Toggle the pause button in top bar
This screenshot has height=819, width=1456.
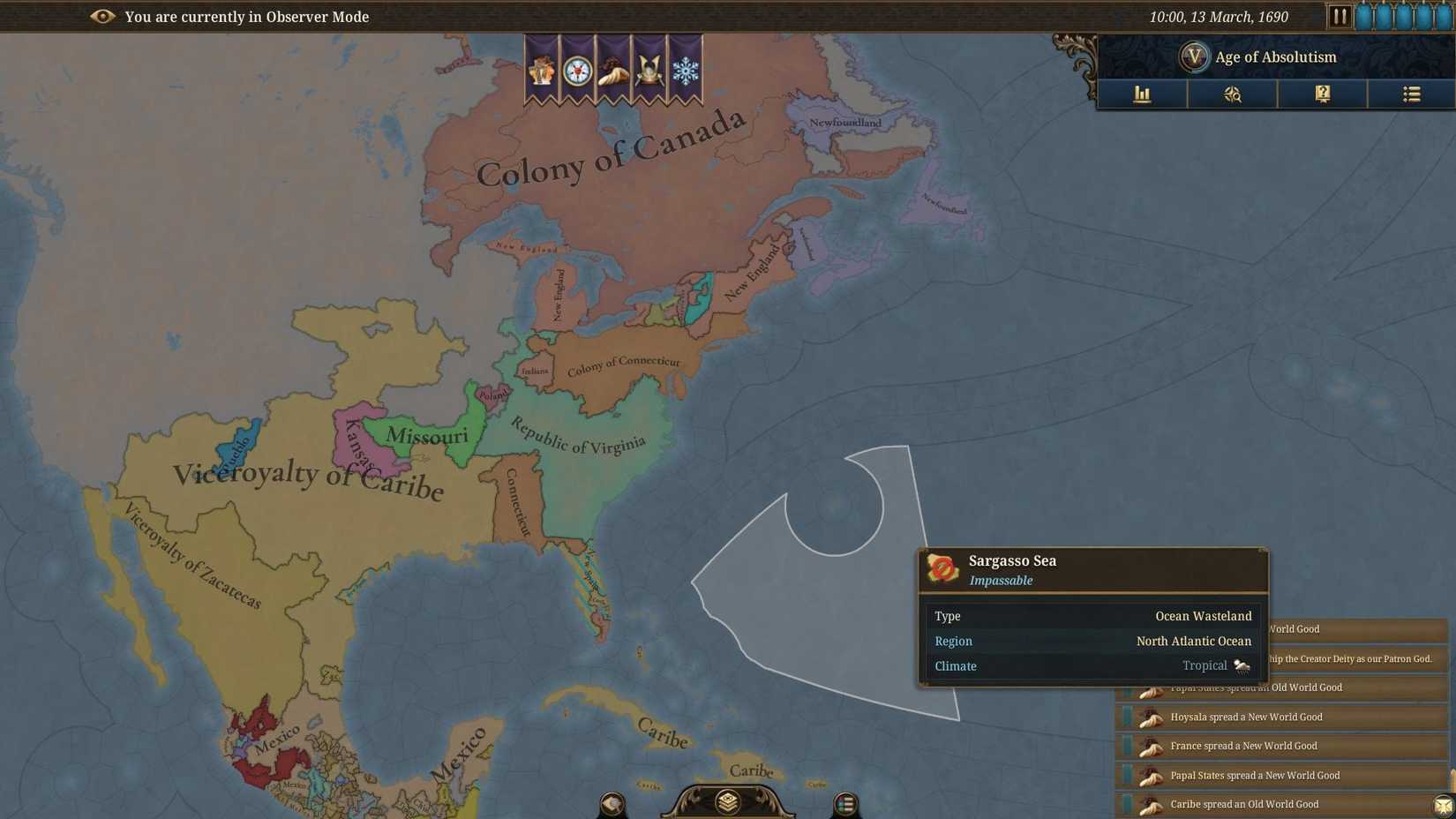click(x=1340, y=15)
